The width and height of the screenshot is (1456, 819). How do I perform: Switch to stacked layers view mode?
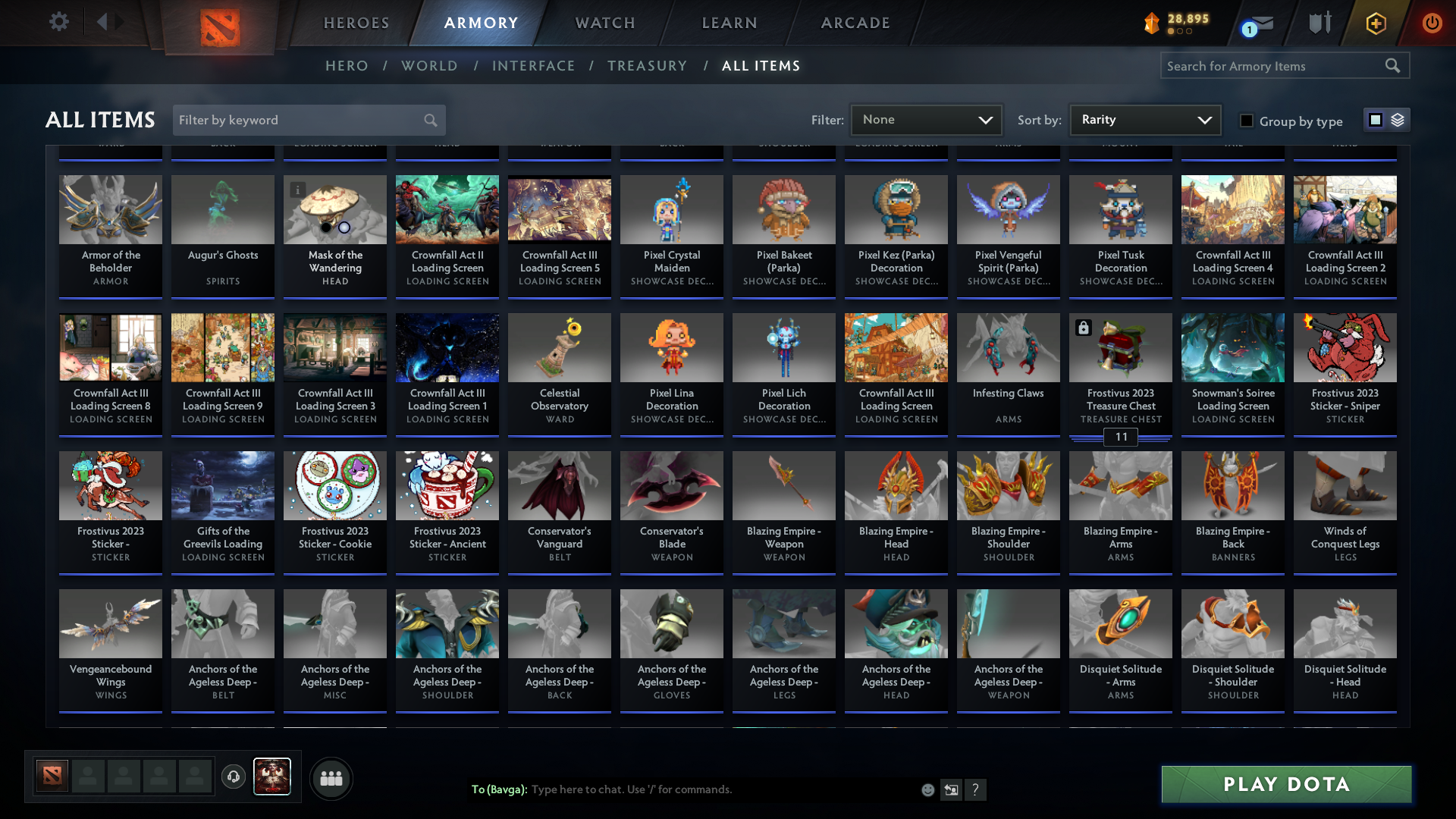[x=1396, y=120]
